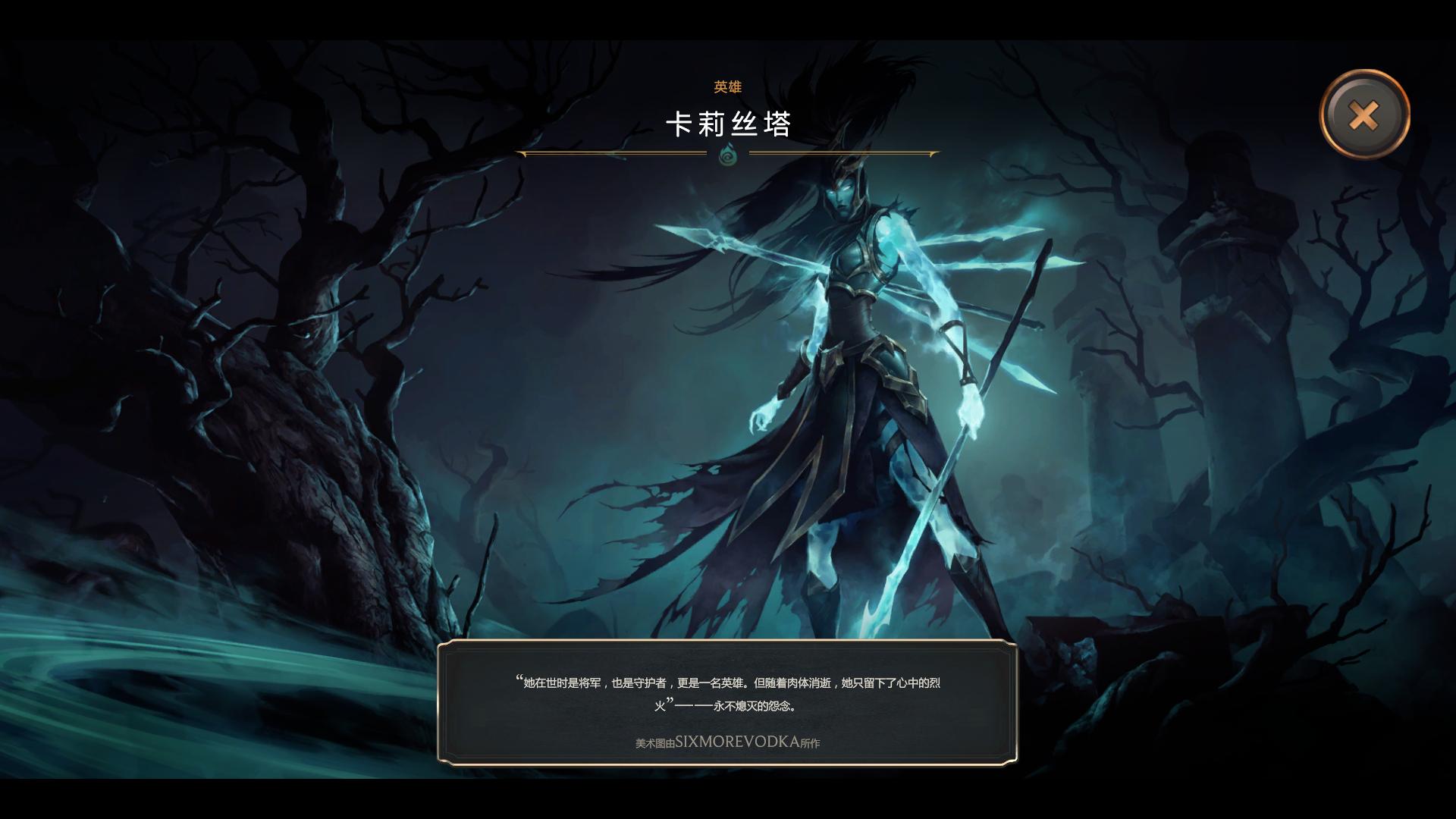Click the decorative divider line under the name
Viewport: 1456px width, 819px height.
click(629, 154)
